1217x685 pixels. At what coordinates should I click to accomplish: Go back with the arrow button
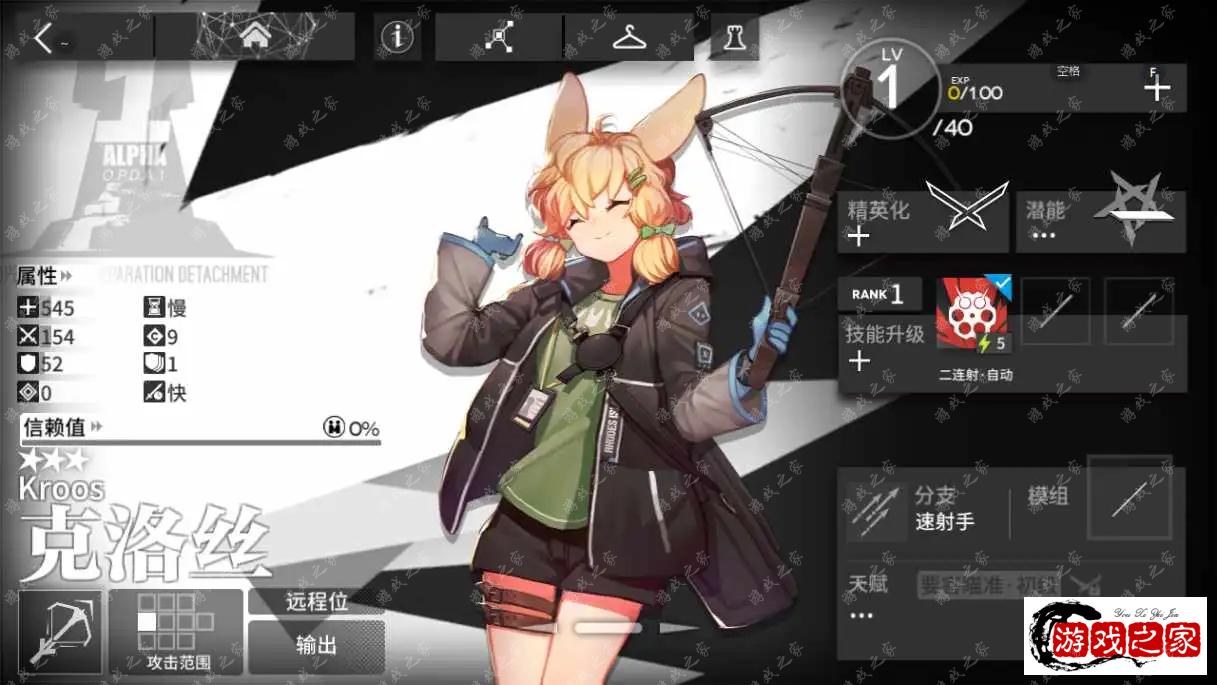point(45,39)
